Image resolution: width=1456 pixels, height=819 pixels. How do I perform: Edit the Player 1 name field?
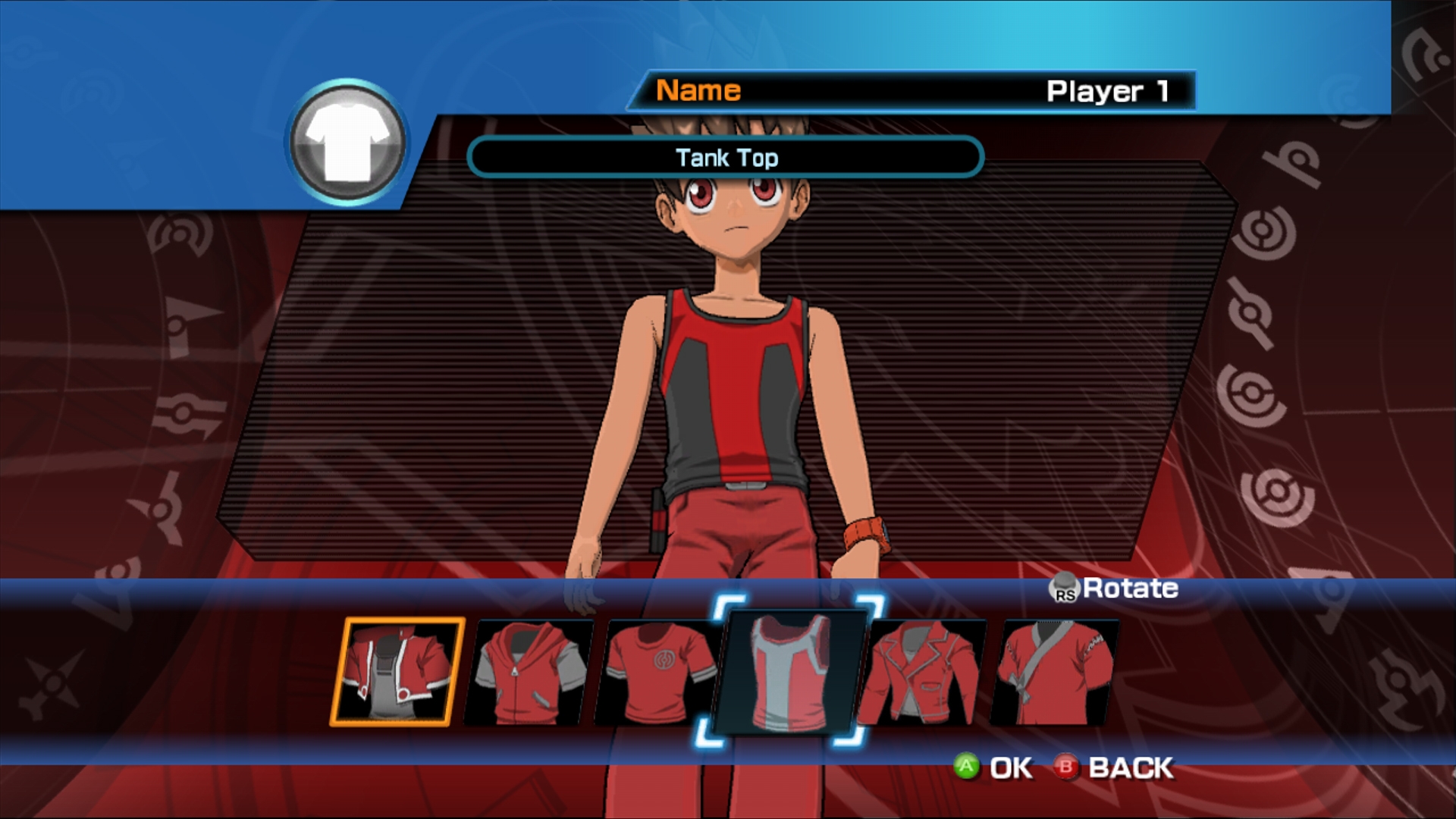910,91
